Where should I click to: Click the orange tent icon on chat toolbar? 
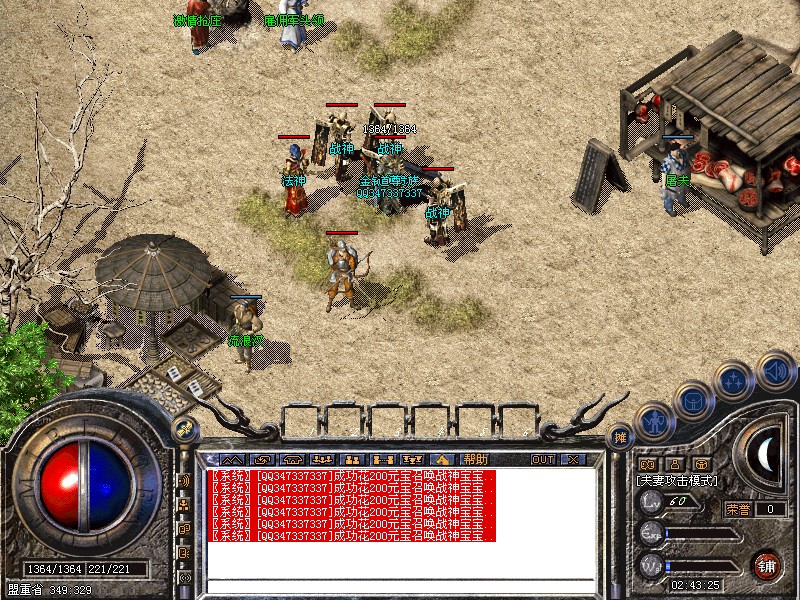441,459
